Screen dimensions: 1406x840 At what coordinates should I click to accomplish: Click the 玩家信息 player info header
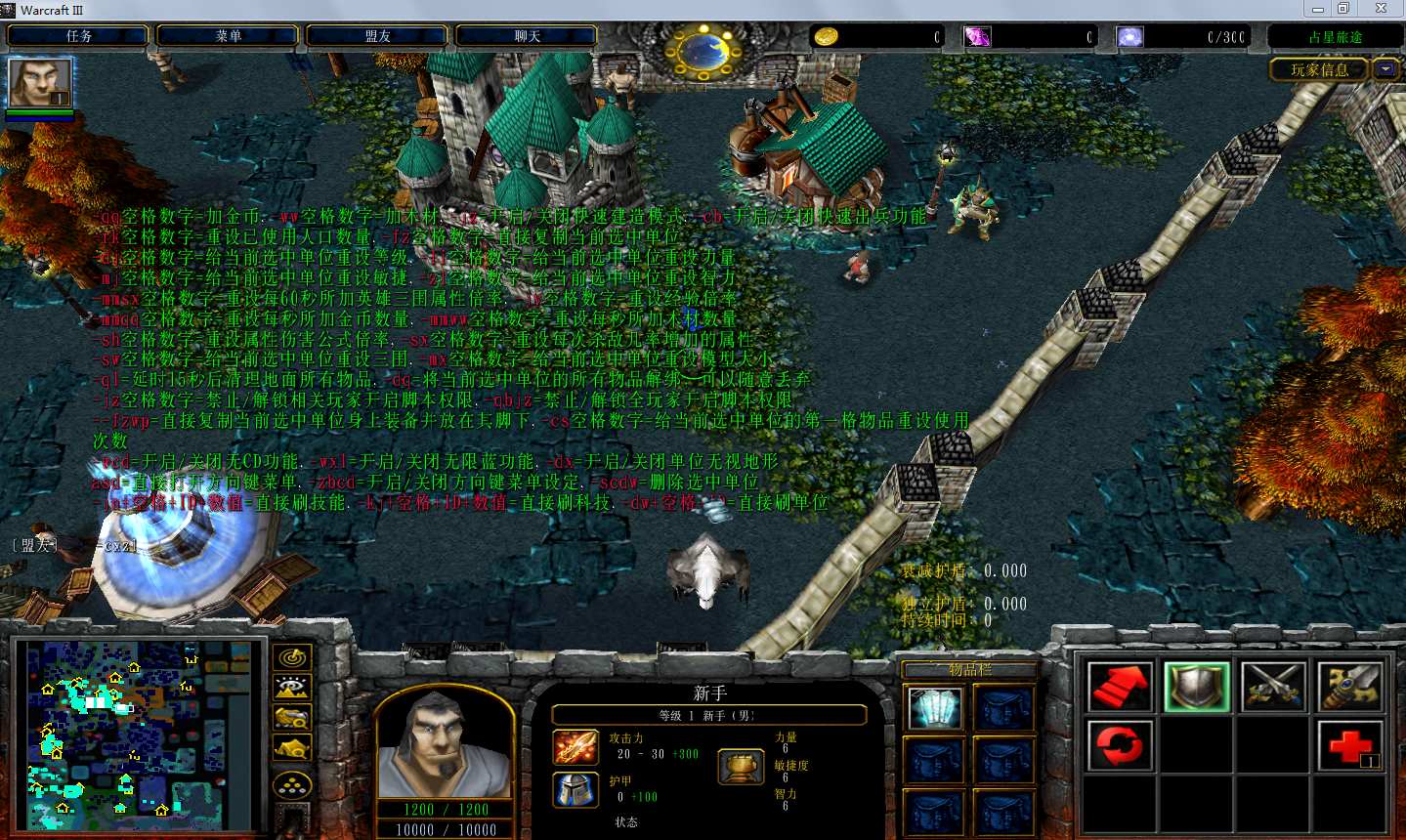1319,69
